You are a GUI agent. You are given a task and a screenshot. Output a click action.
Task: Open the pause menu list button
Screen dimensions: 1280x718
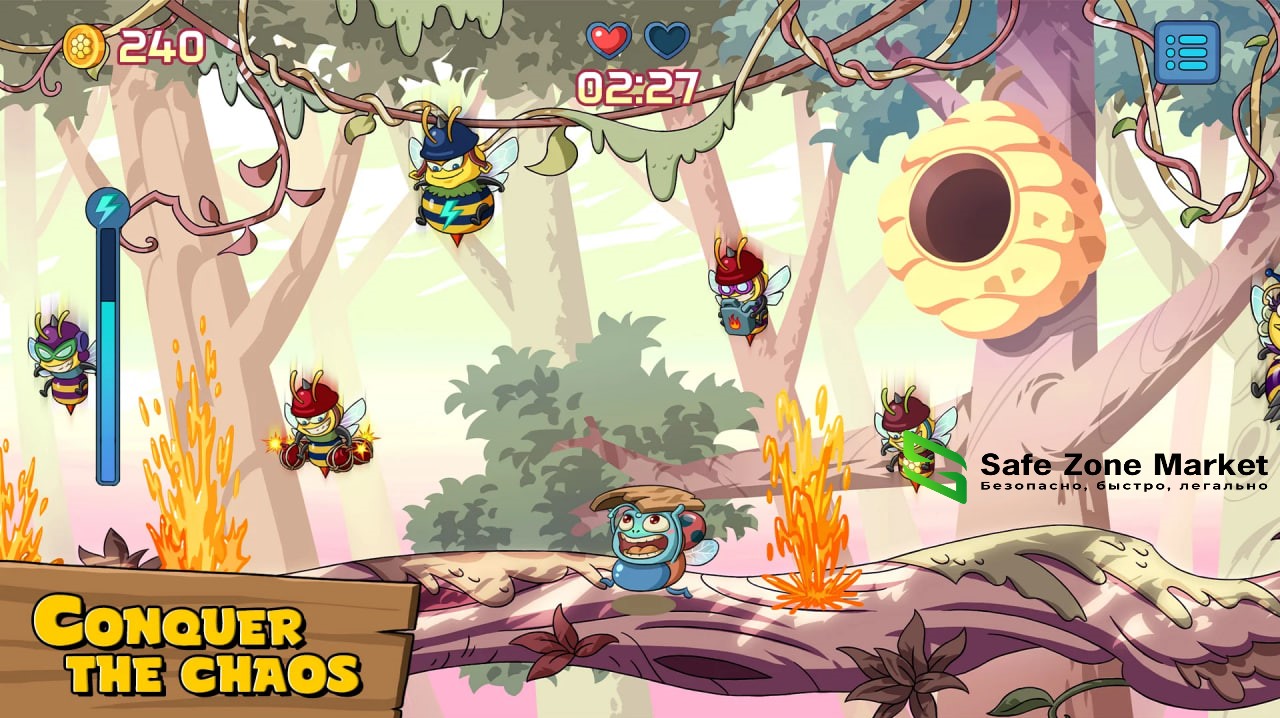[x=1187, y=51]
